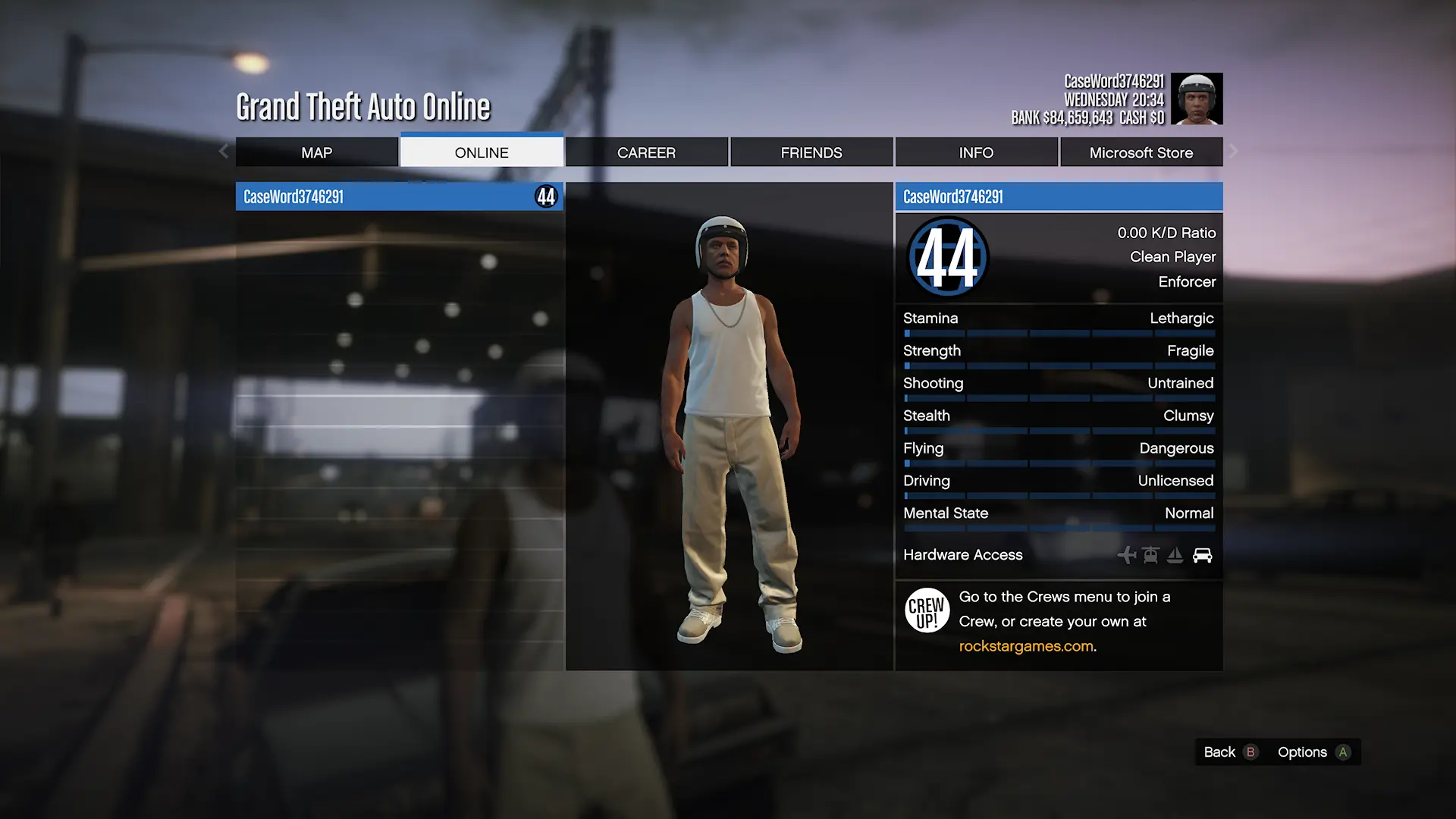Screen dimensions: 1456x819
Task: Toggle the Normal Mental State label
Action: 1187,513
